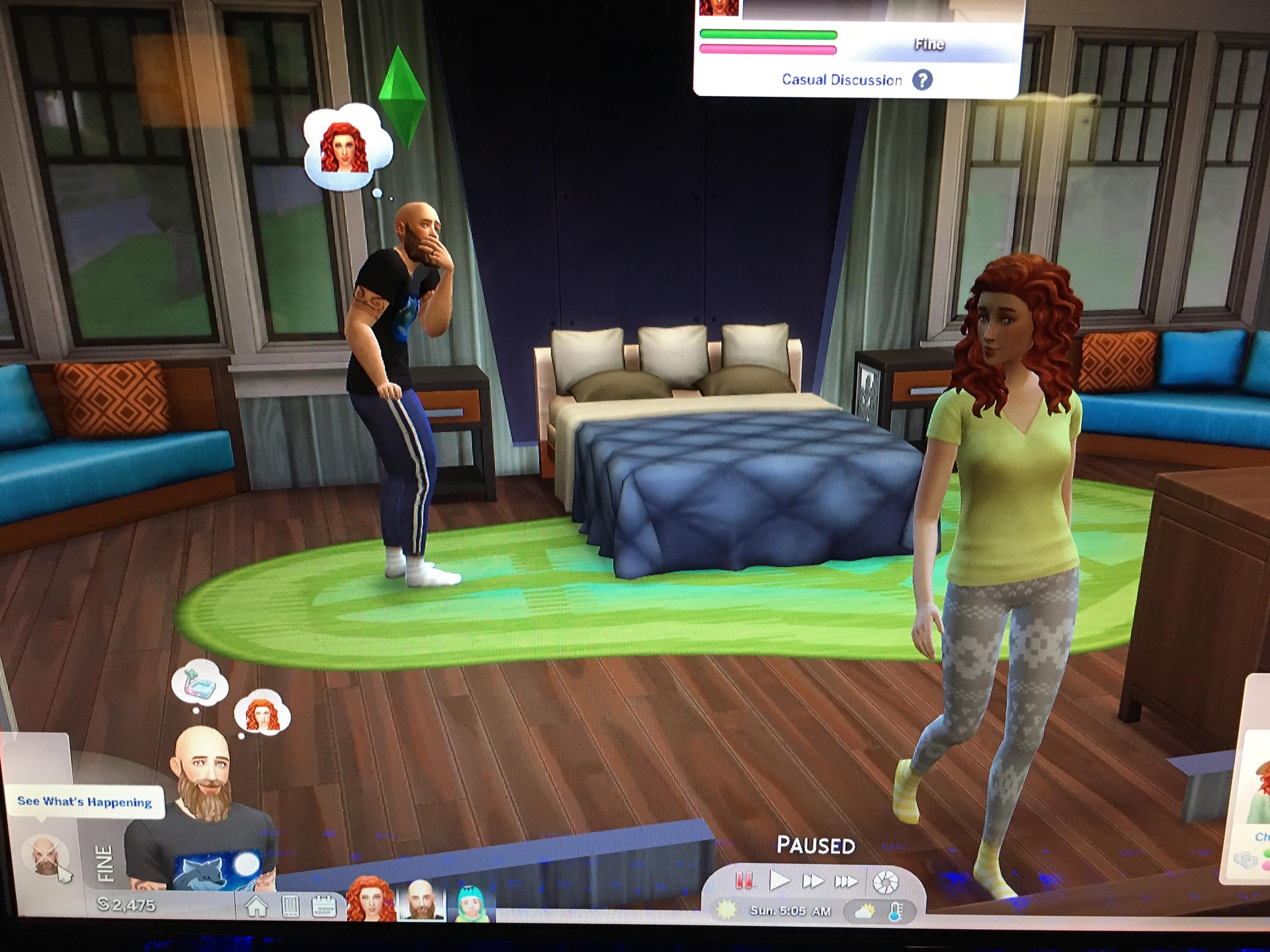Activate ultra speed playback
The width and height of the screenshot is (1270, 952).
tap(846, 880)
